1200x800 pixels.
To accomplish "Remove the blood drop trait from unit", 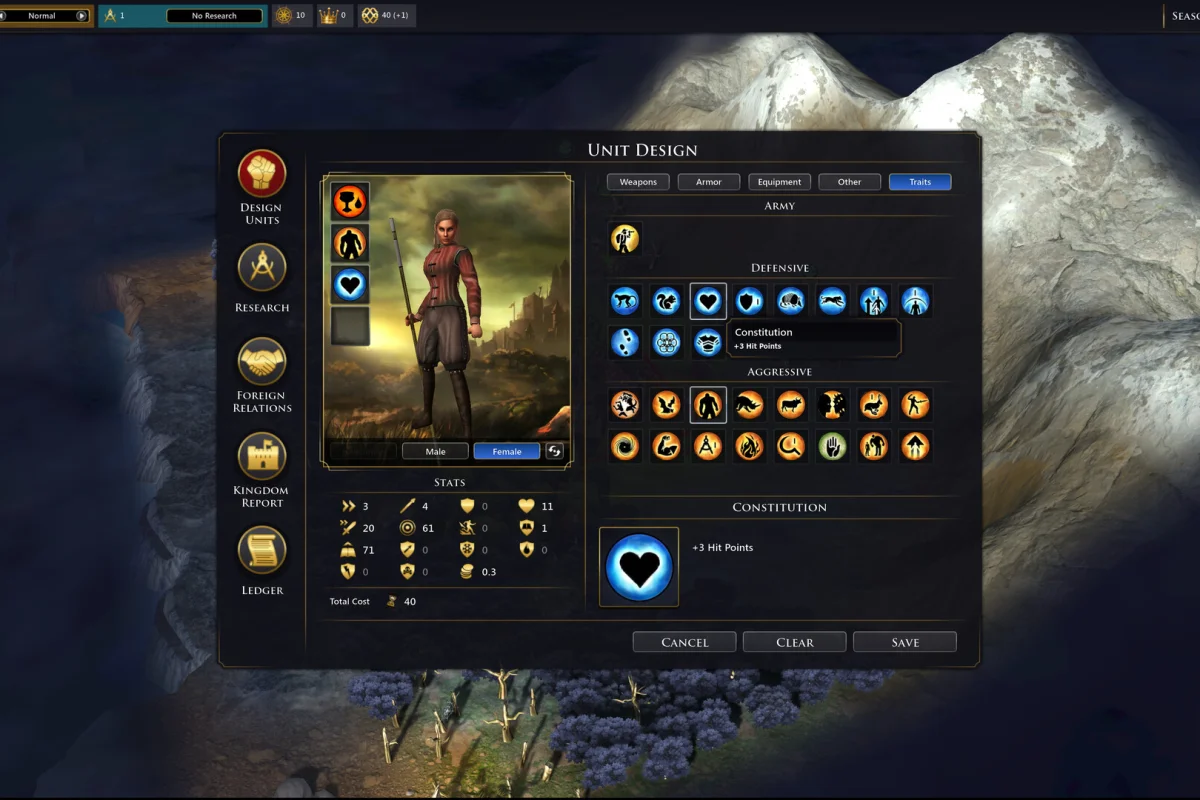I will (x=350, y=201).
